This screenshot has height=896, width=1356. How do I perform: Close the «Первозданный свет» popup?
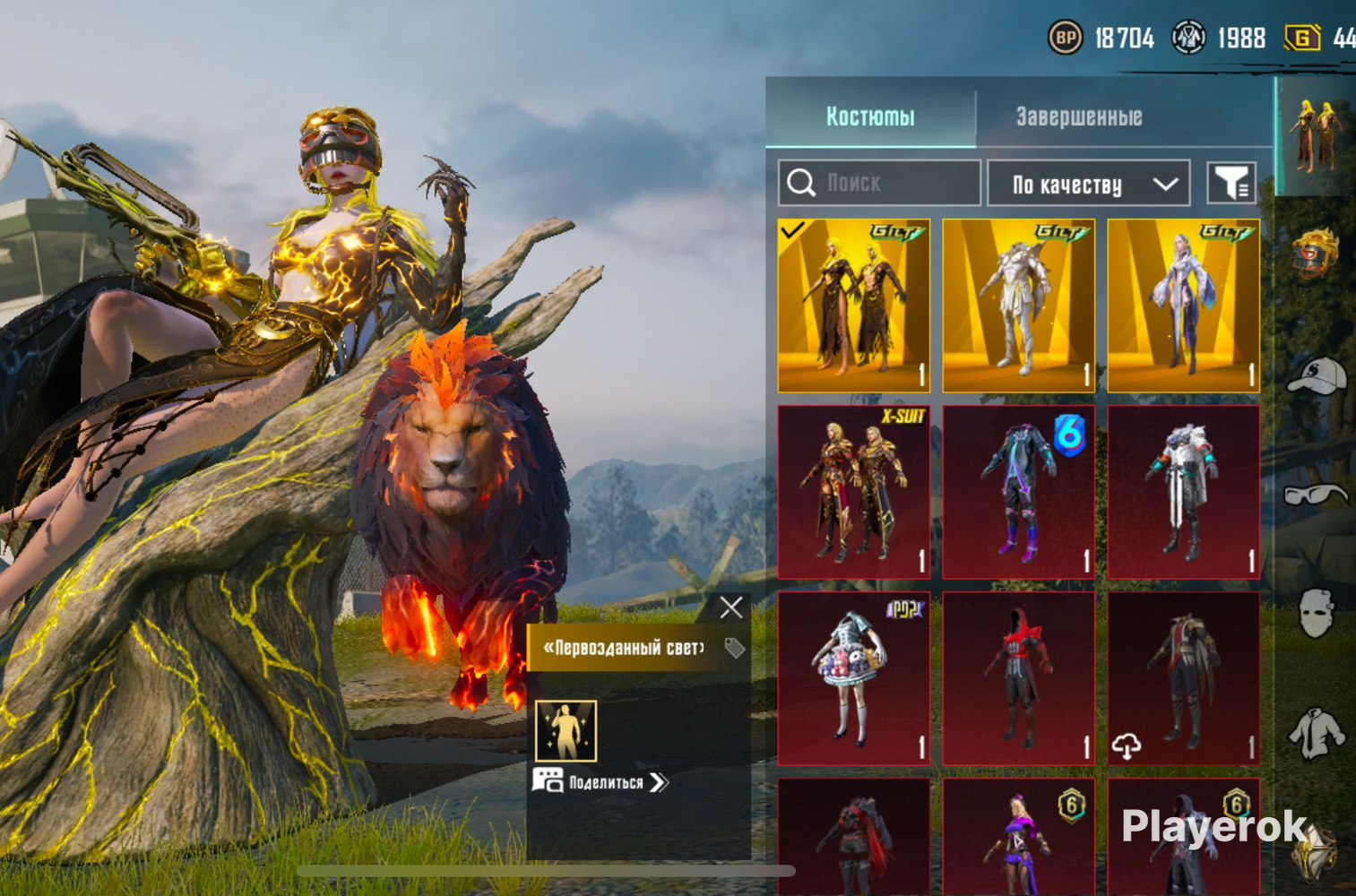coord(731,607)
